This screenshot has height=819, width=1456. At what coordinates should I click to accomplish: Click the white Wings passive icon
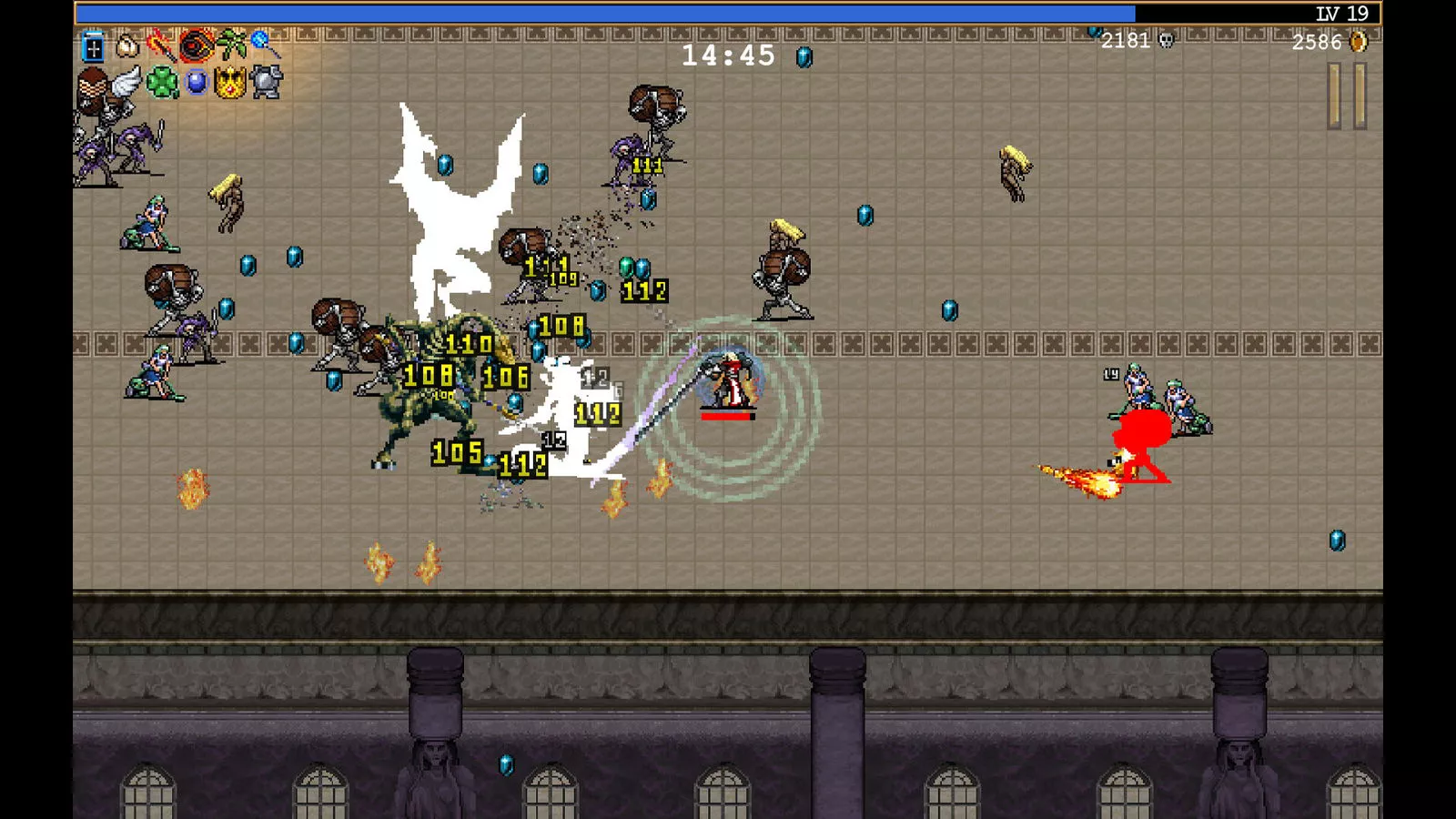tap(126, 84)
